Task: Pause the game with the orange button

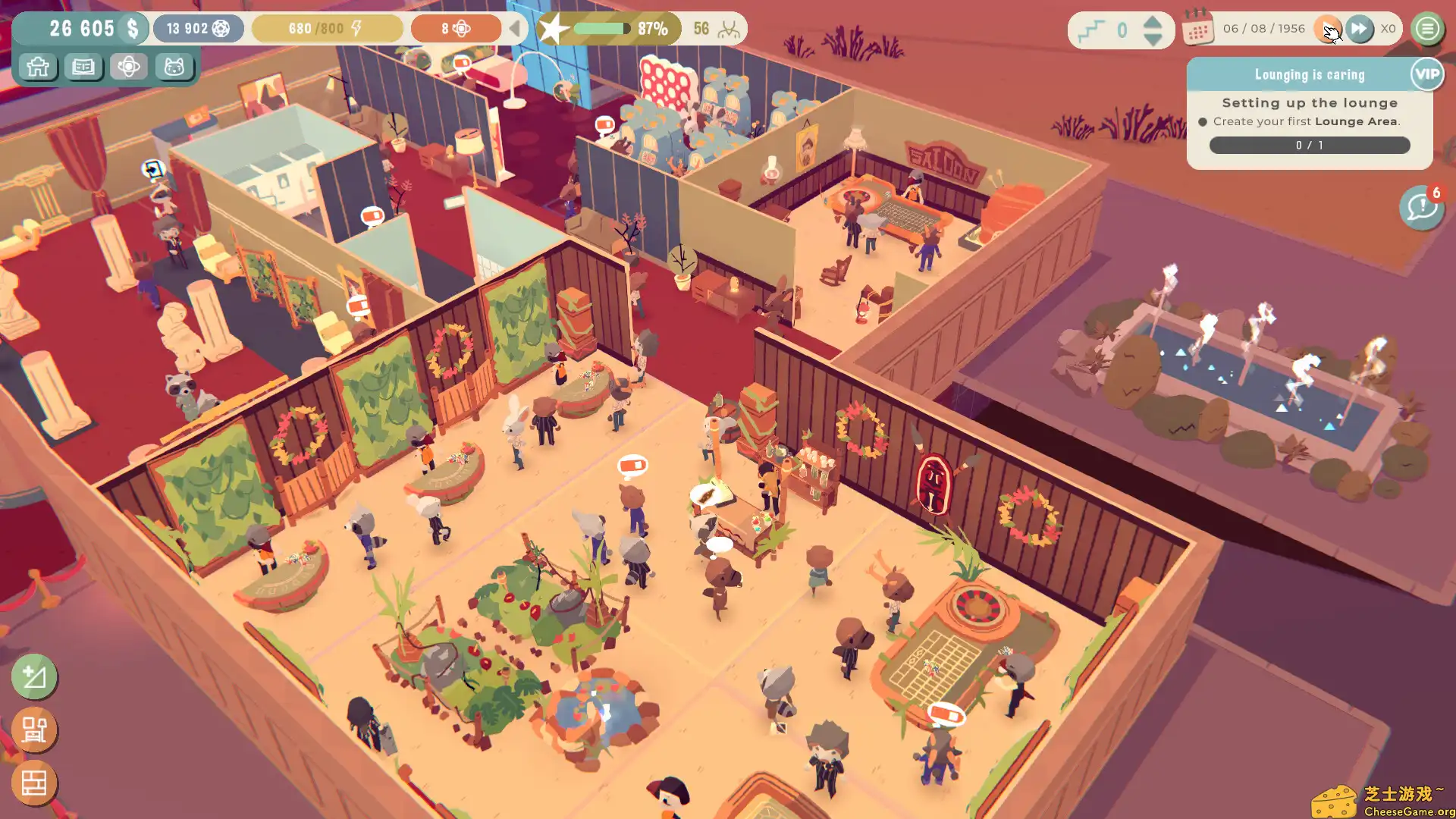Action: [1329, 29]
